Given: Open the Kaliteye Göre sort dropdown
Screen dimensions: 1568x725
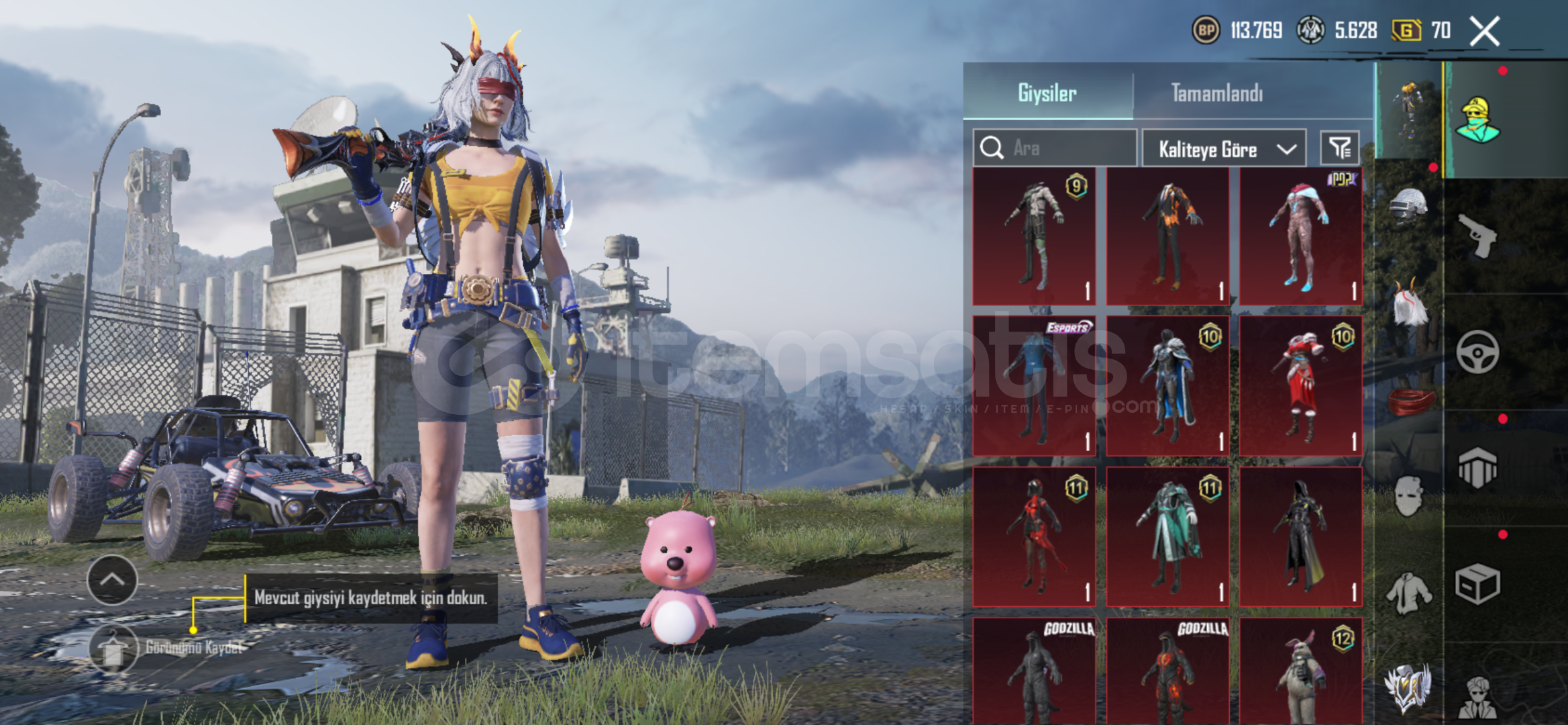Looking at the screenshot, I should (x=1224, y=148).
